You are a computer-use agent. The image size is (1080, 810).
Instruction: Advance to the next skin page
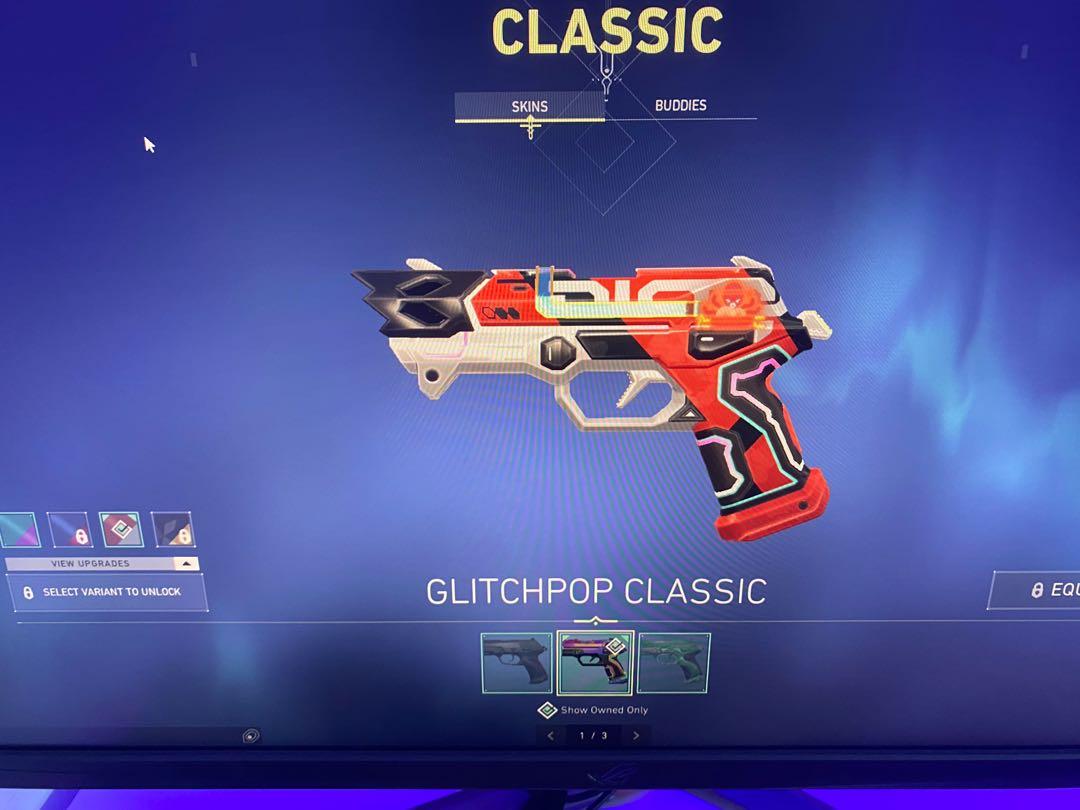(636, 736)
